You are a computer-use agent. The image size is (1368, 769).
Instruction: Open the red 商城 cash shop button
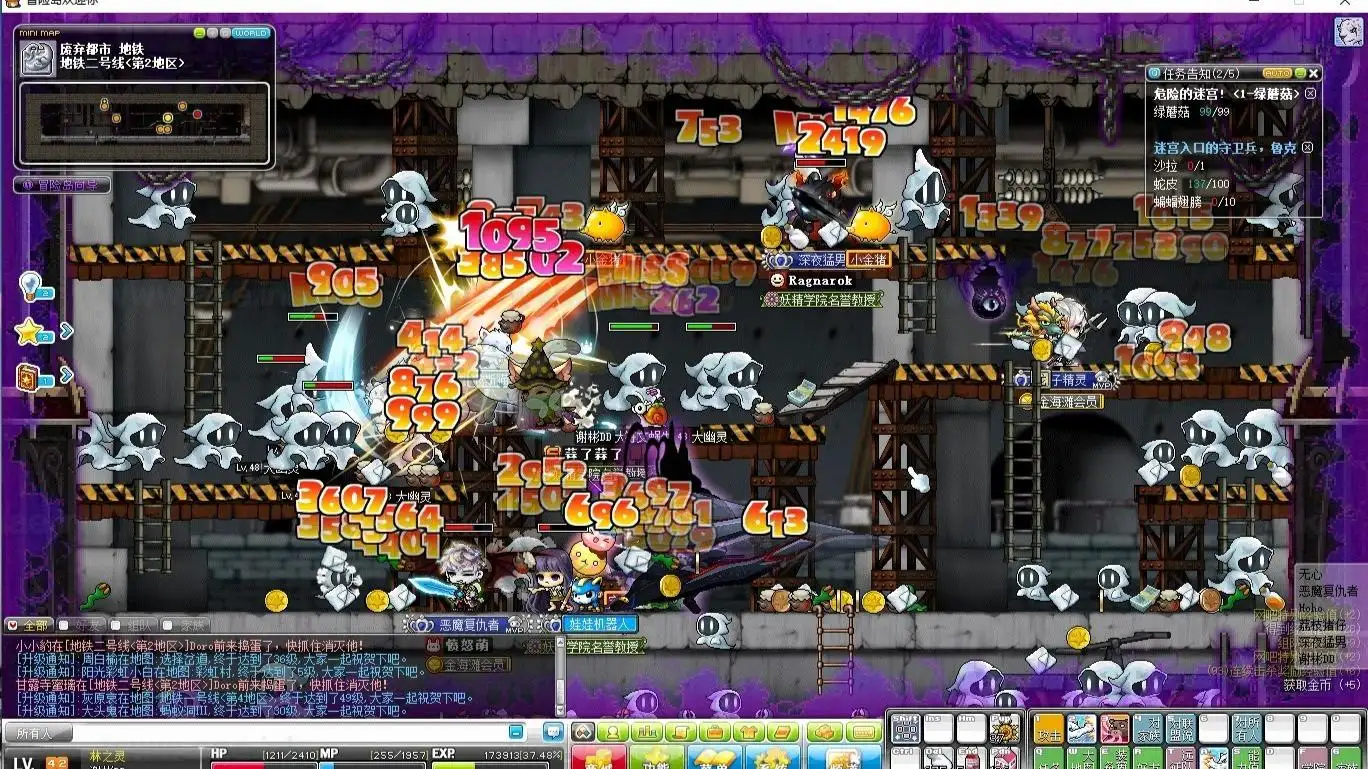(598, 760)
